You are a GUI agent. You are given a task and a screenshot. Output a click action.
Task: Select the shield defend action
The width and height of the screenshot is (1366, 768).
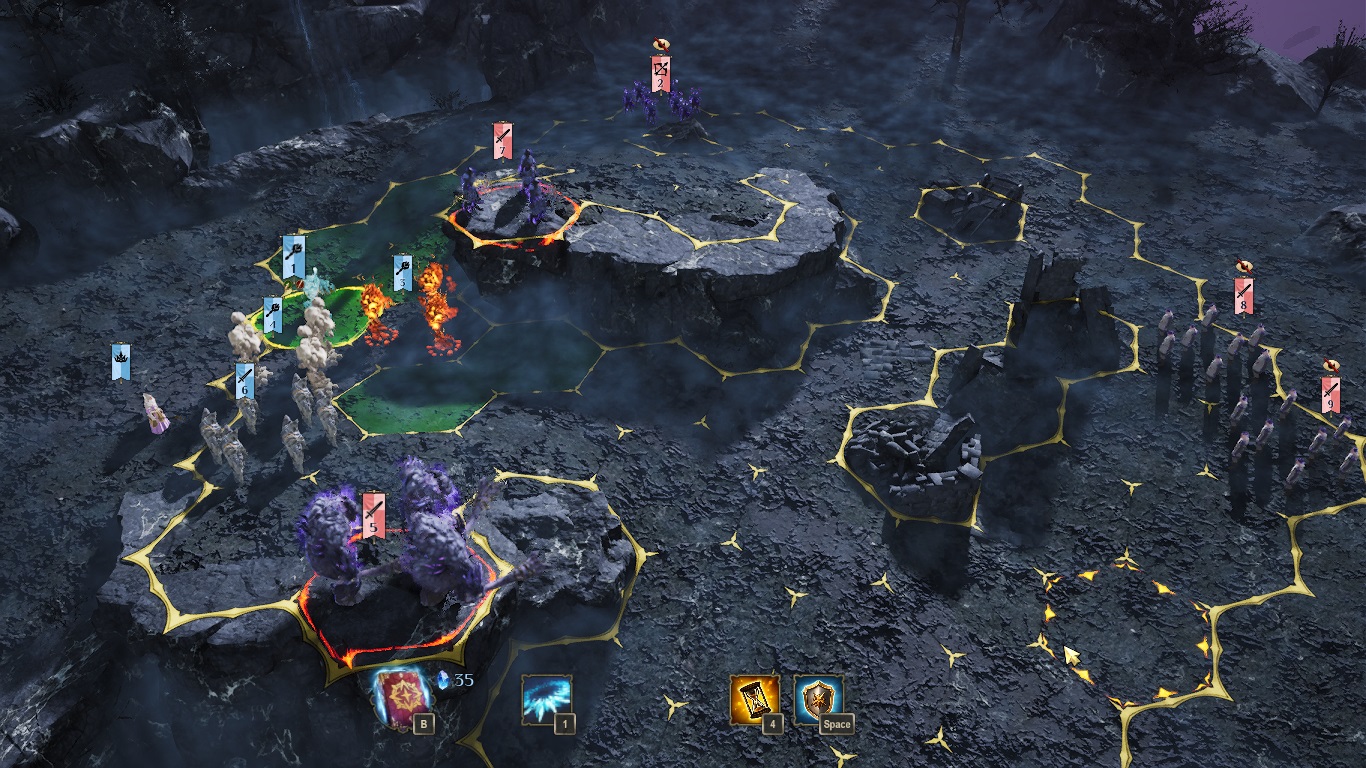point(819,698)
